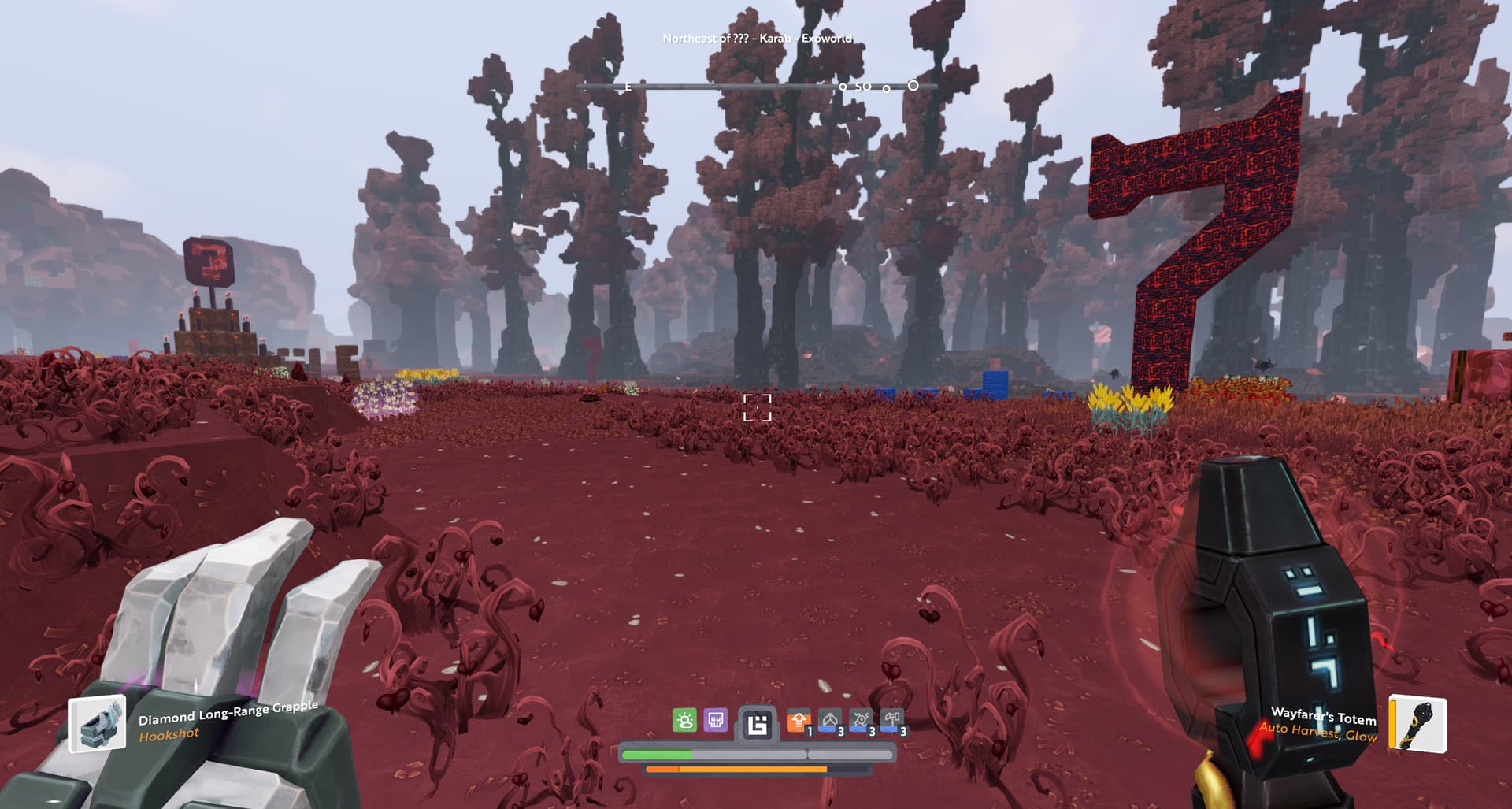Image resolution: width=1512 pixels, height=809 pixels.
Task: Select the Diamond Long-Range Grapple item slot
Action: tap(97, 723)
